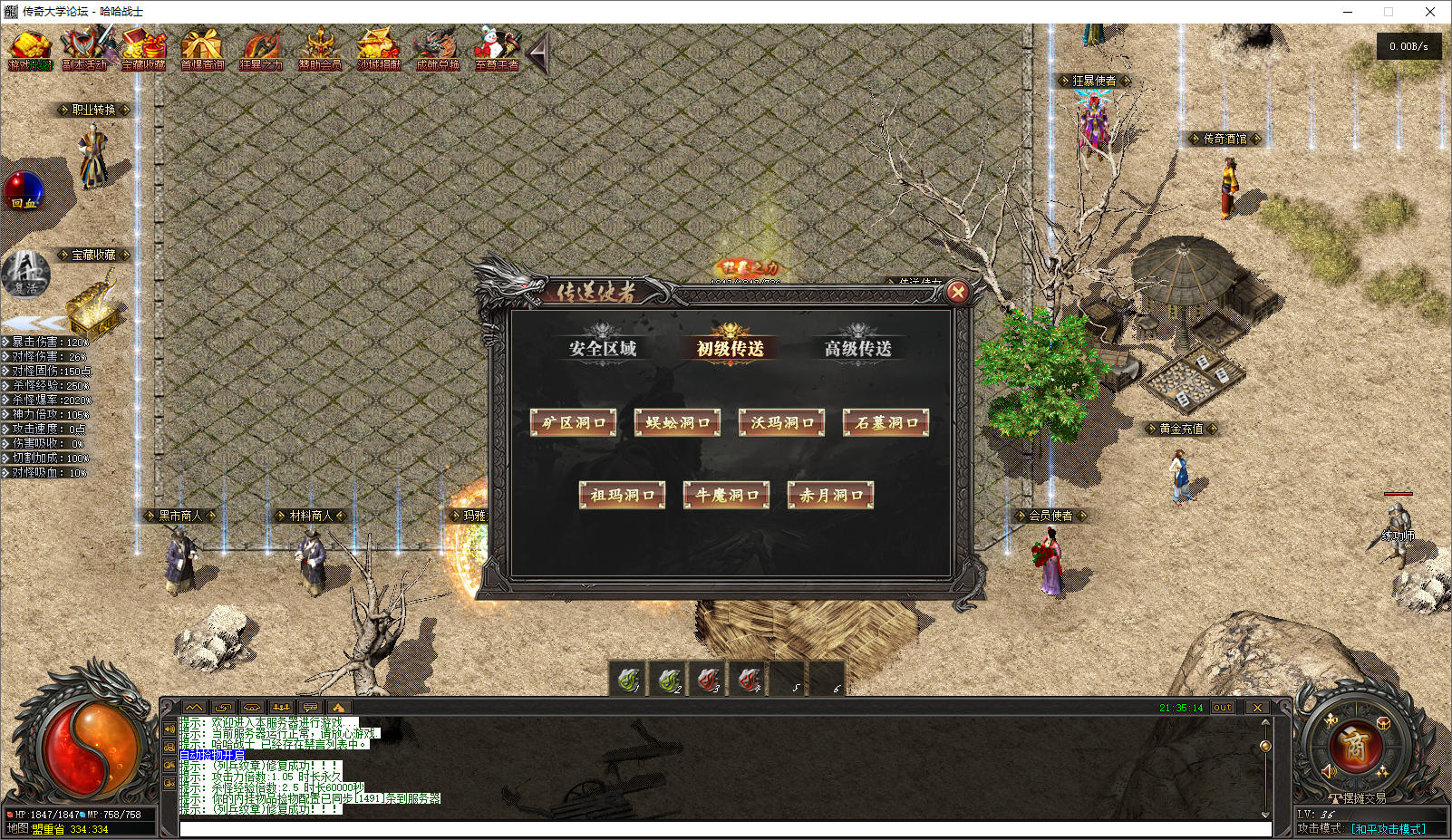Select the 祖玛洞口 destination

click(622, 495)
